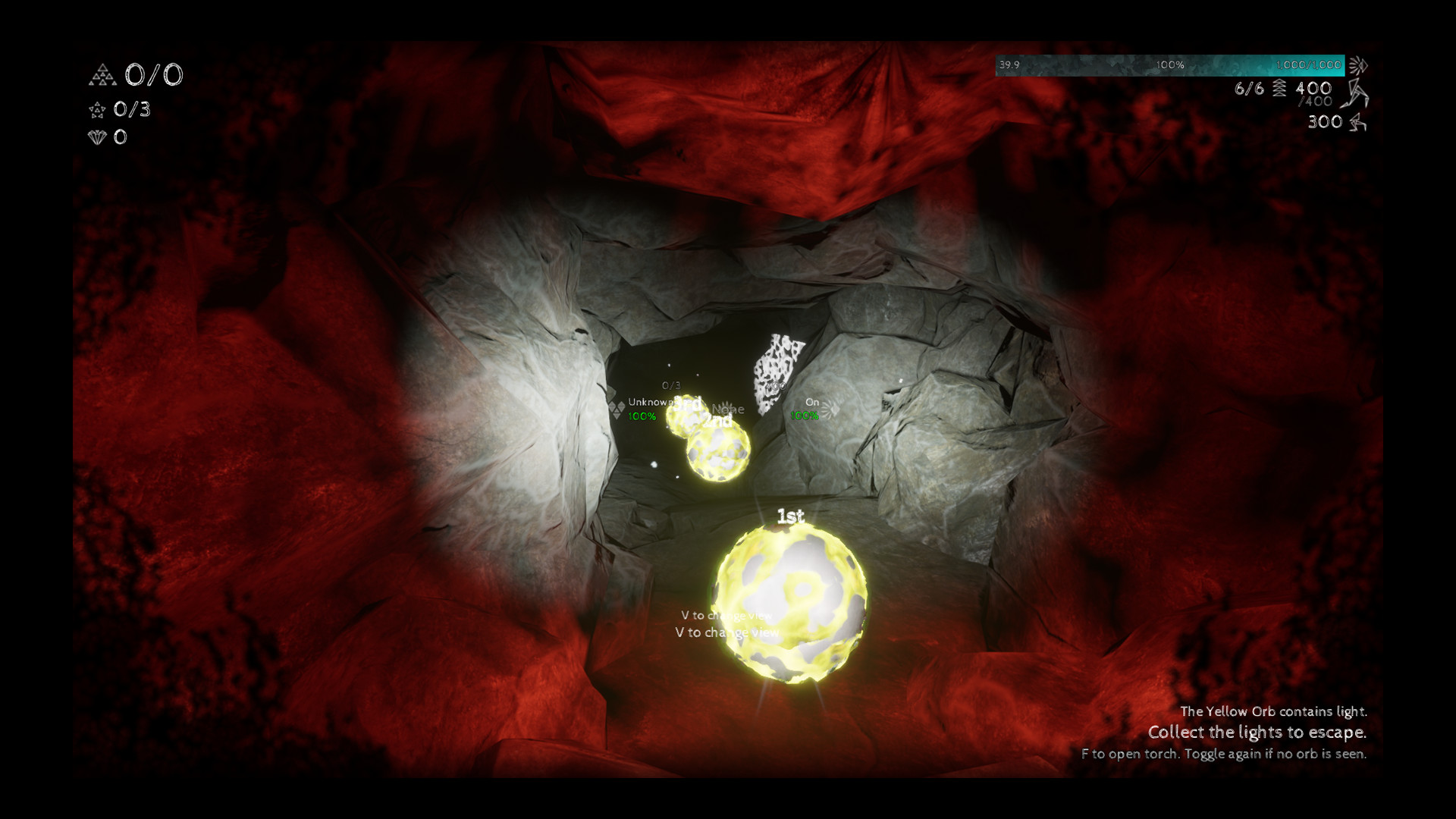
Task: Expand the 0/3 marker in the cave
Action: [671, 385]
